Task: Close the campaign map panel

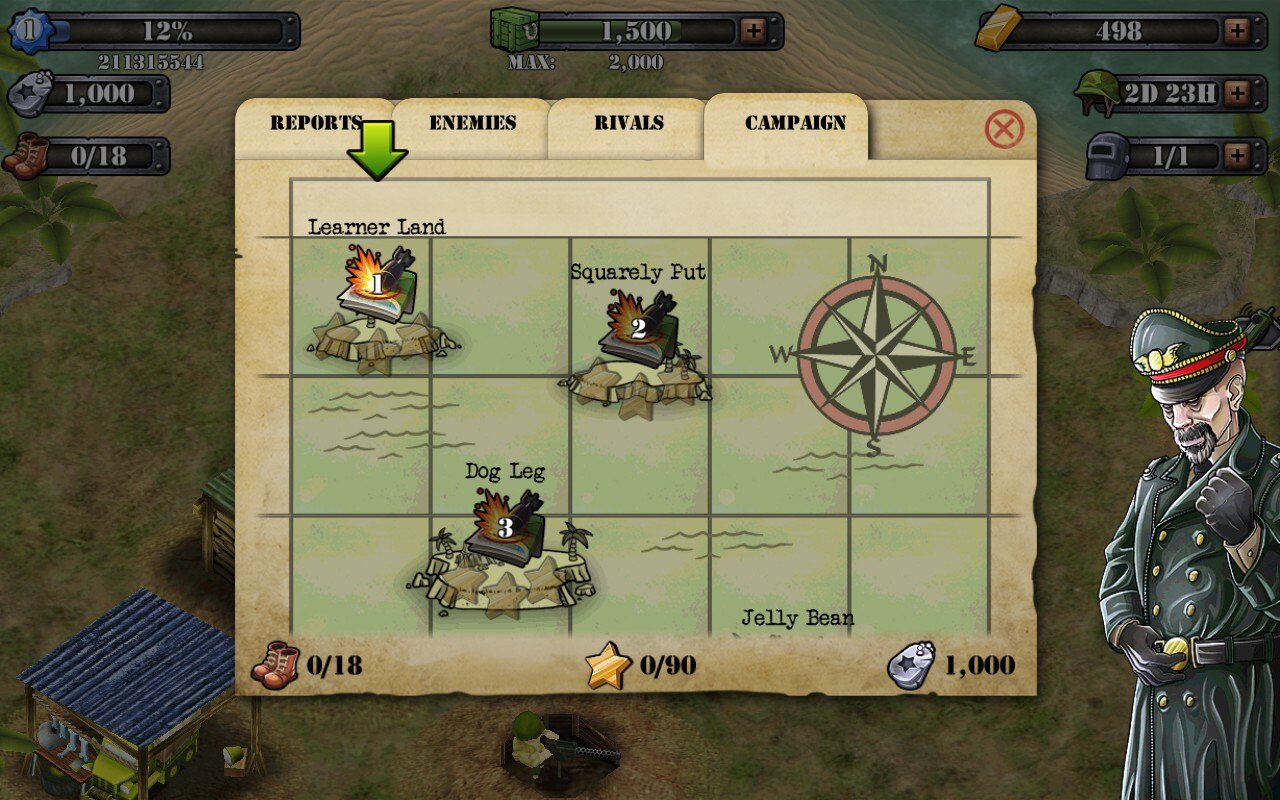Action: pyautogui.click(x=1004, y=130)
